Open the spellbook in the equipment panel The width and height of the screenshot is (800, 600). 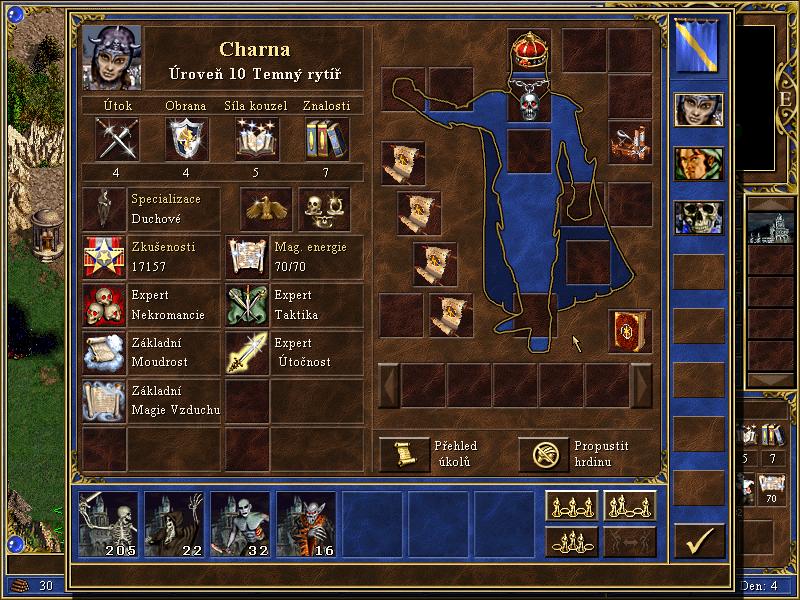[x=629, y=331]
